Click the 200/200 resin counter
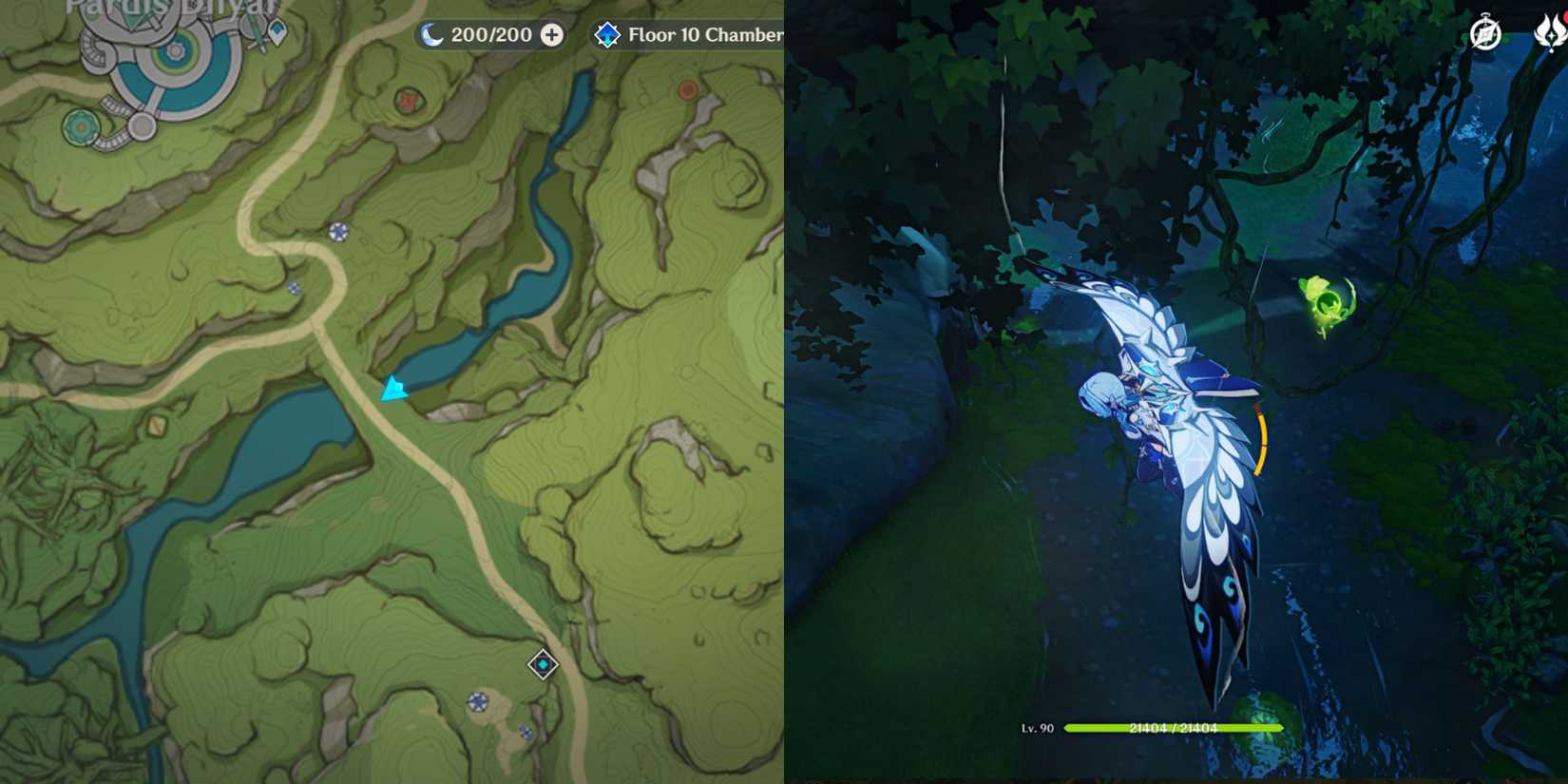The image size is (1568, 784). click(x=492, y=34)
